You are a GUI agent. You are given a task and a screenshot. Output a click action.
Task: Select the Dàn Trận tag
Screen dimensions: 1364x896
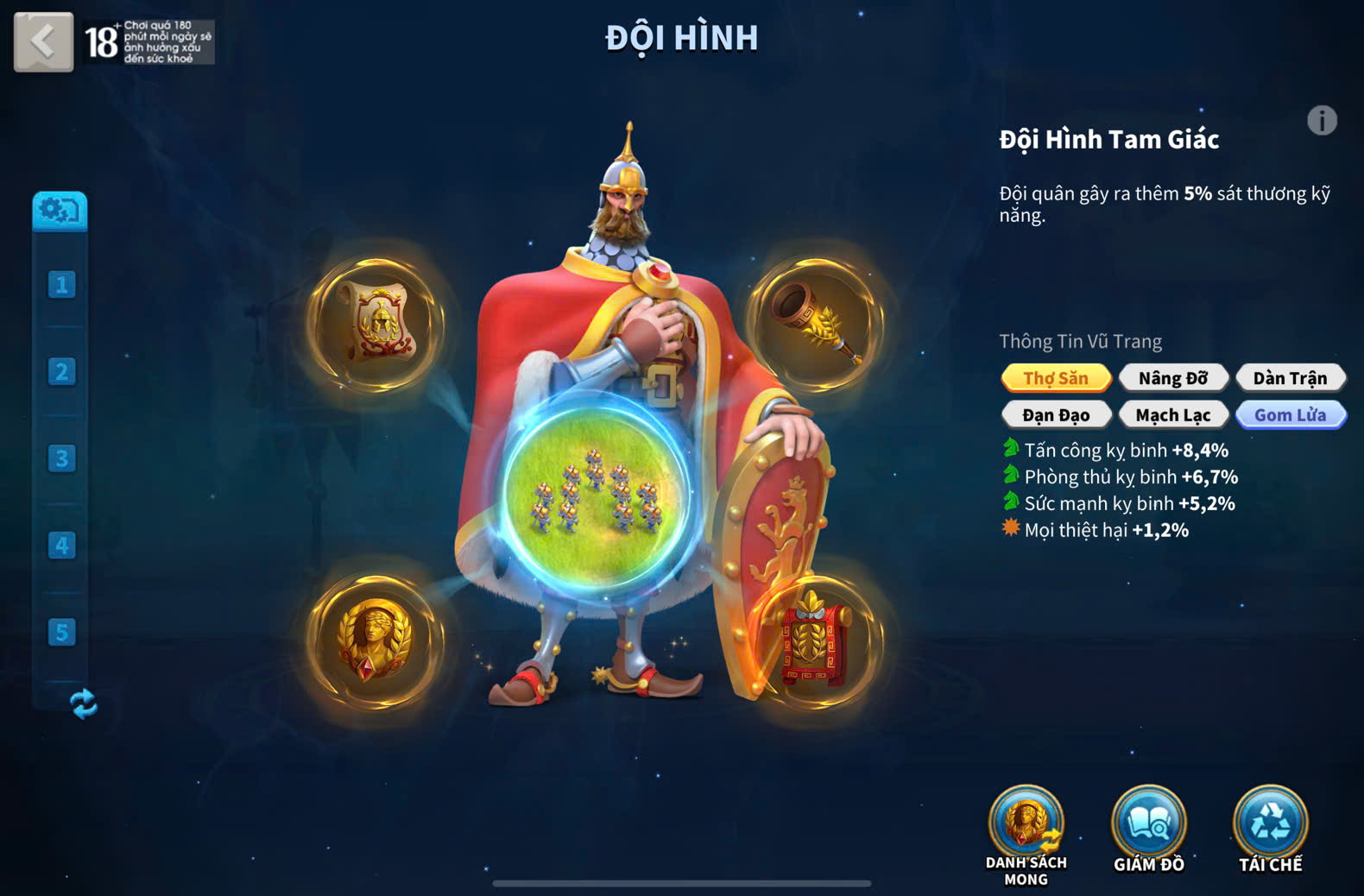[x=1290, y=378]
